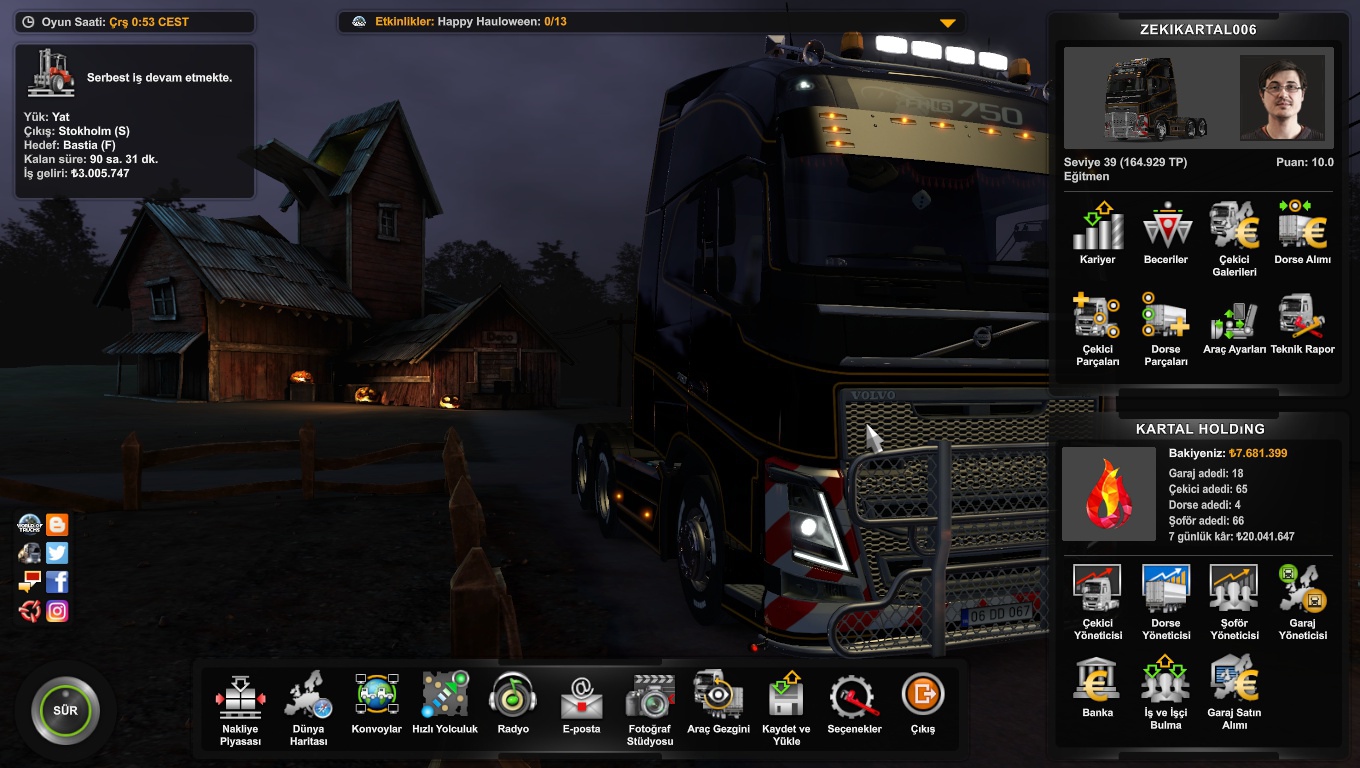Viewport: 1360px width, 768px height.
Task: Expand the Etkinlikler events dropdown arrow
Action: [x=948, y=23]
